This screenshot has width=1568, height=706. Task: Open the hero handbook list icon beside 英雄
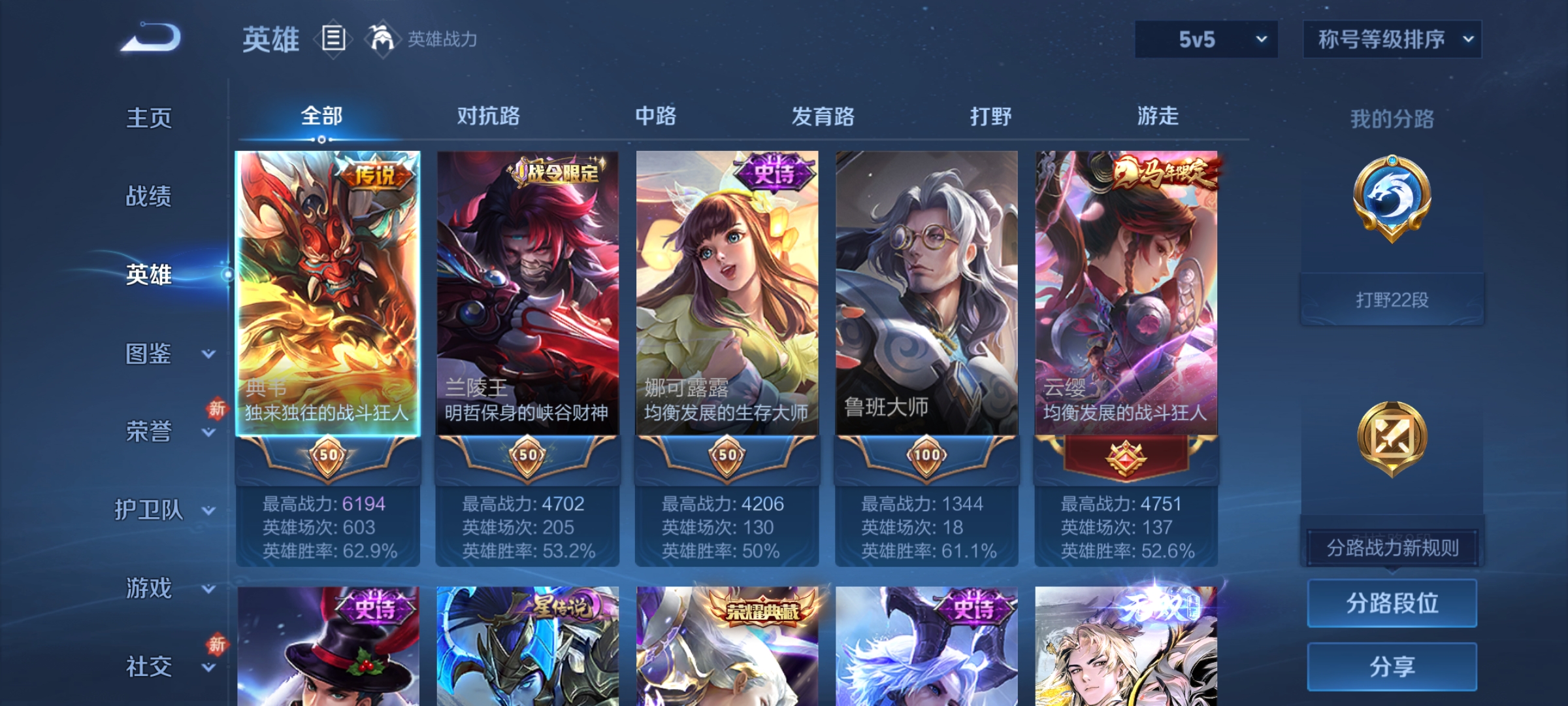332,39
